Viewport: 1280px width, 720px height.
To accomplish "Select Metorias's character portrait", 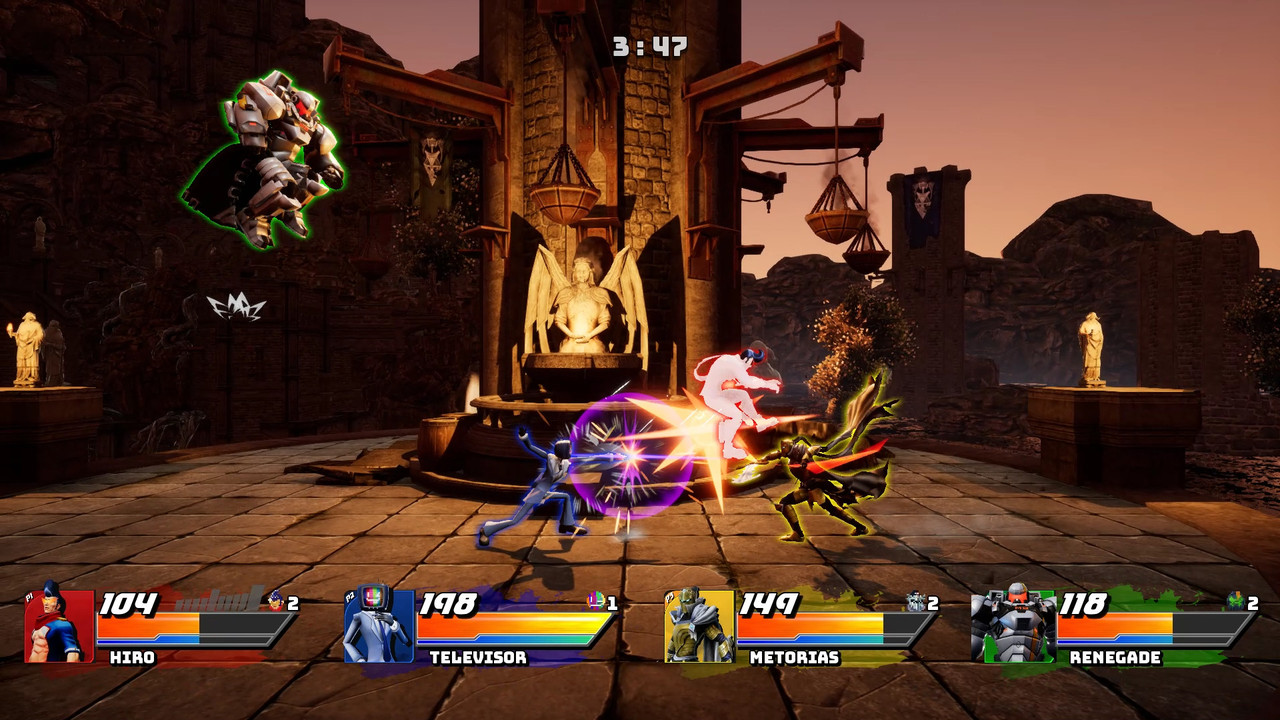I will point(699,626).
